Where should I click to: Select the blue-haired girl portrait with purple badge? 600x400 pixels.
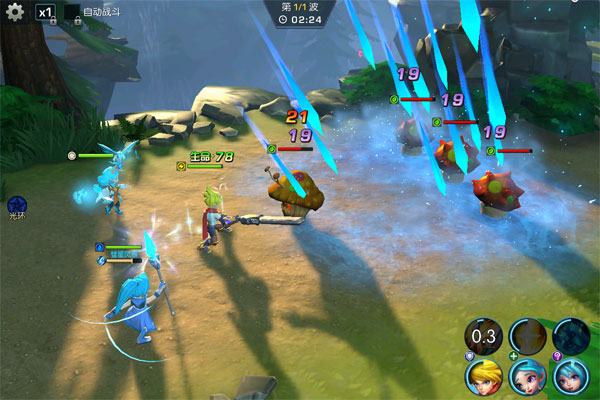point(571,377)
